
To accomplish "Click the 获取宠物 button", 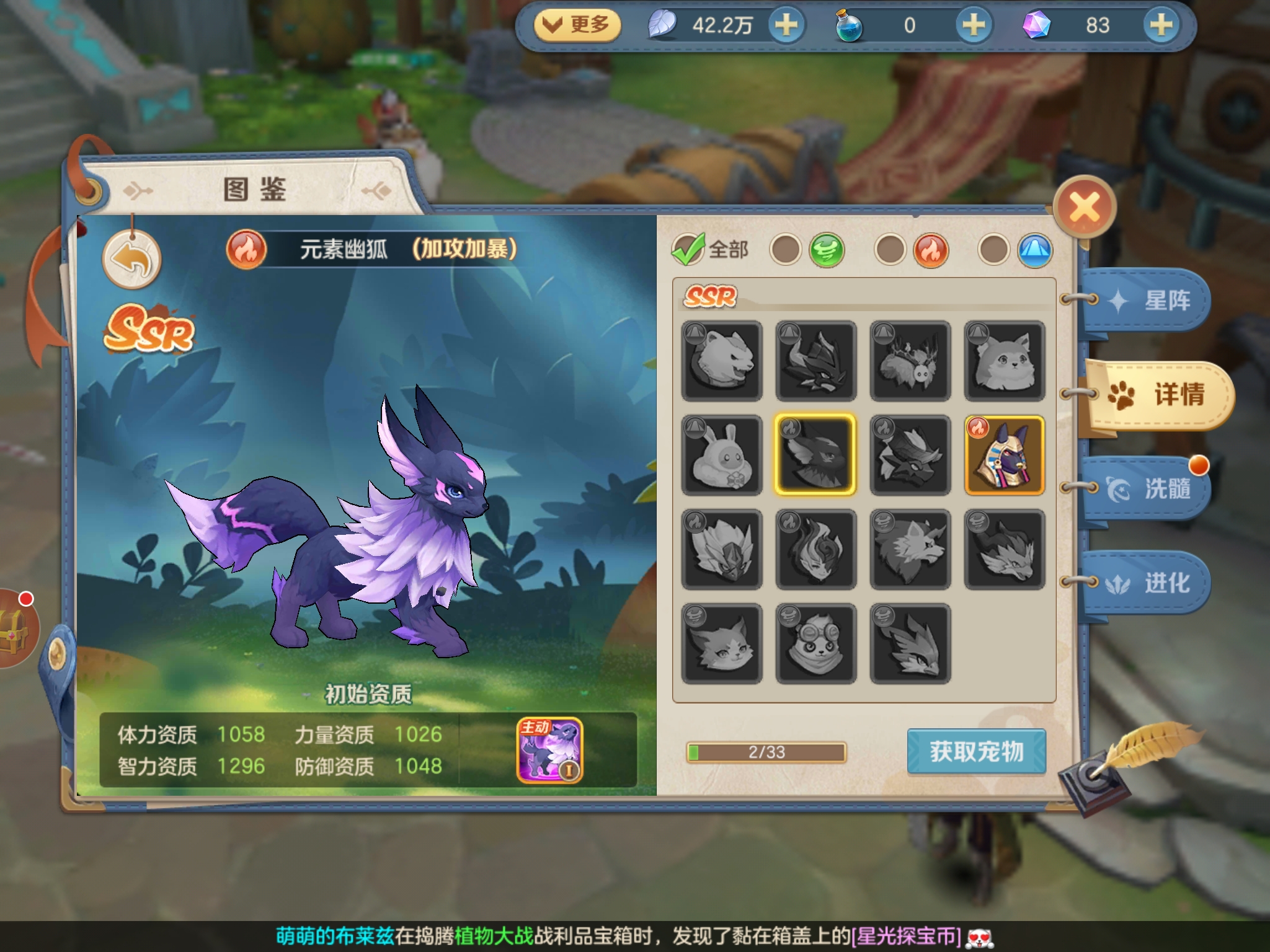I will click(976, 751).
